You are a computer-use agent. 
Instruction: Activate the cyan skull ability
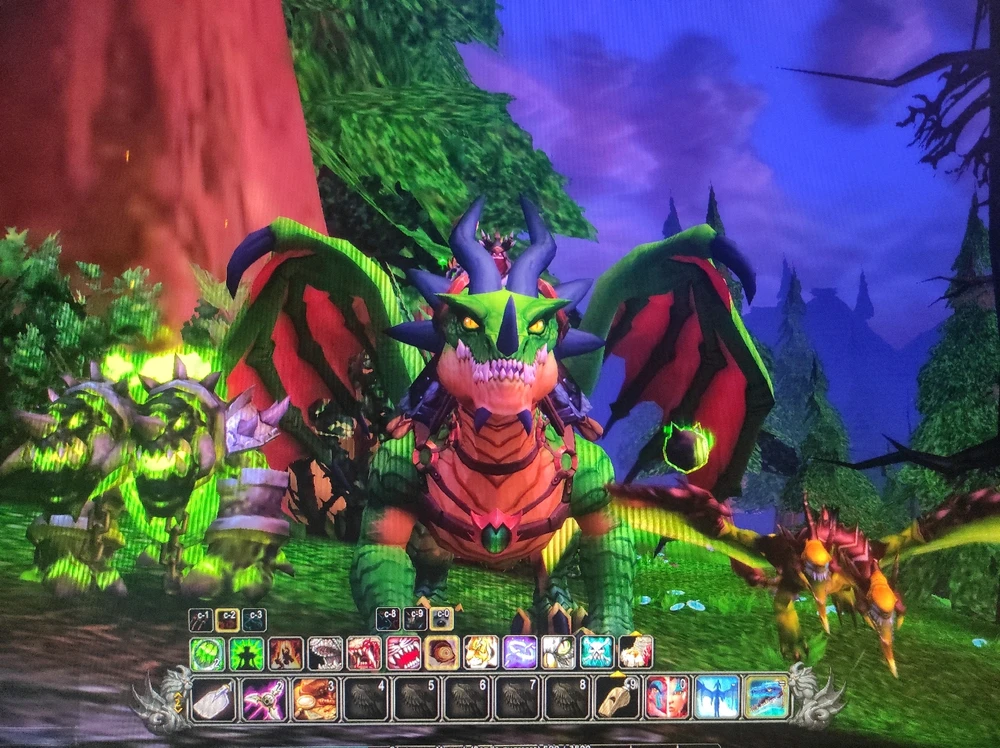click(x=597, y=653)
